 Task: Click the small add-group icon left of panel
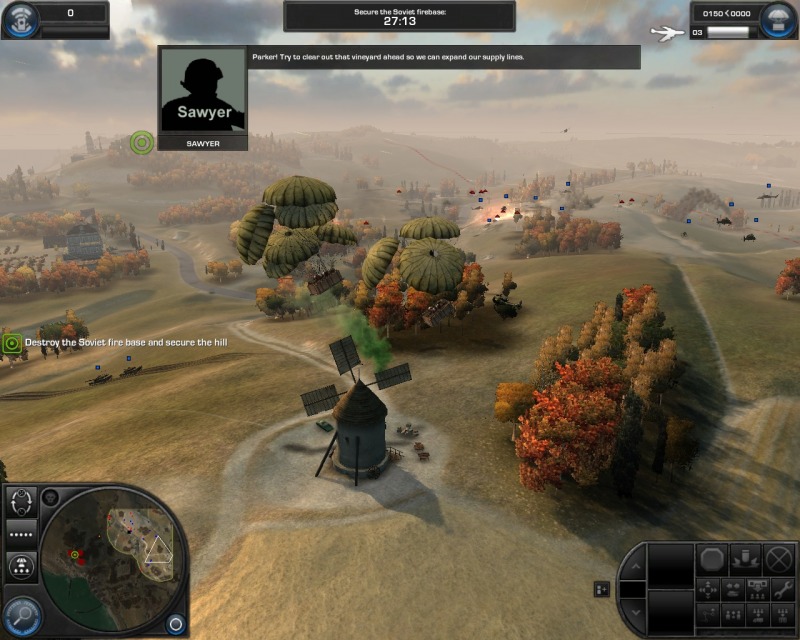point(602,590)
